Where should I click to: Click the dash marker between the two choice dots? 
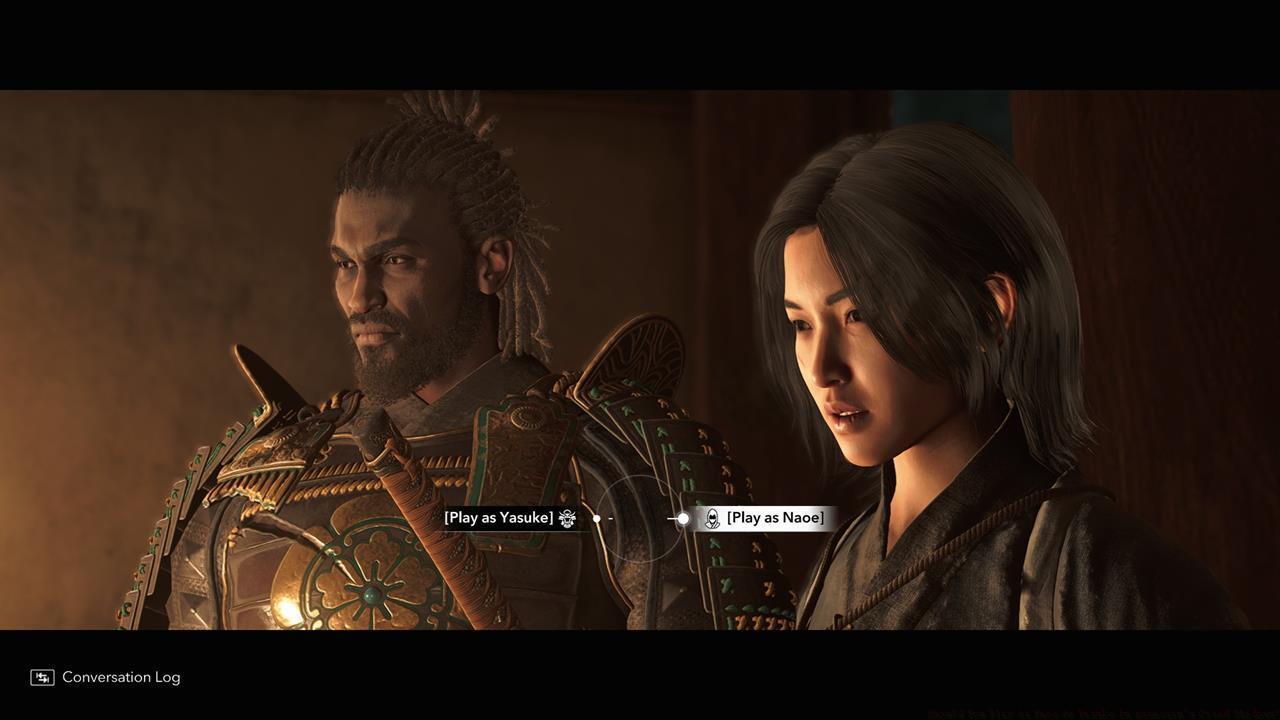coord(610,518)
